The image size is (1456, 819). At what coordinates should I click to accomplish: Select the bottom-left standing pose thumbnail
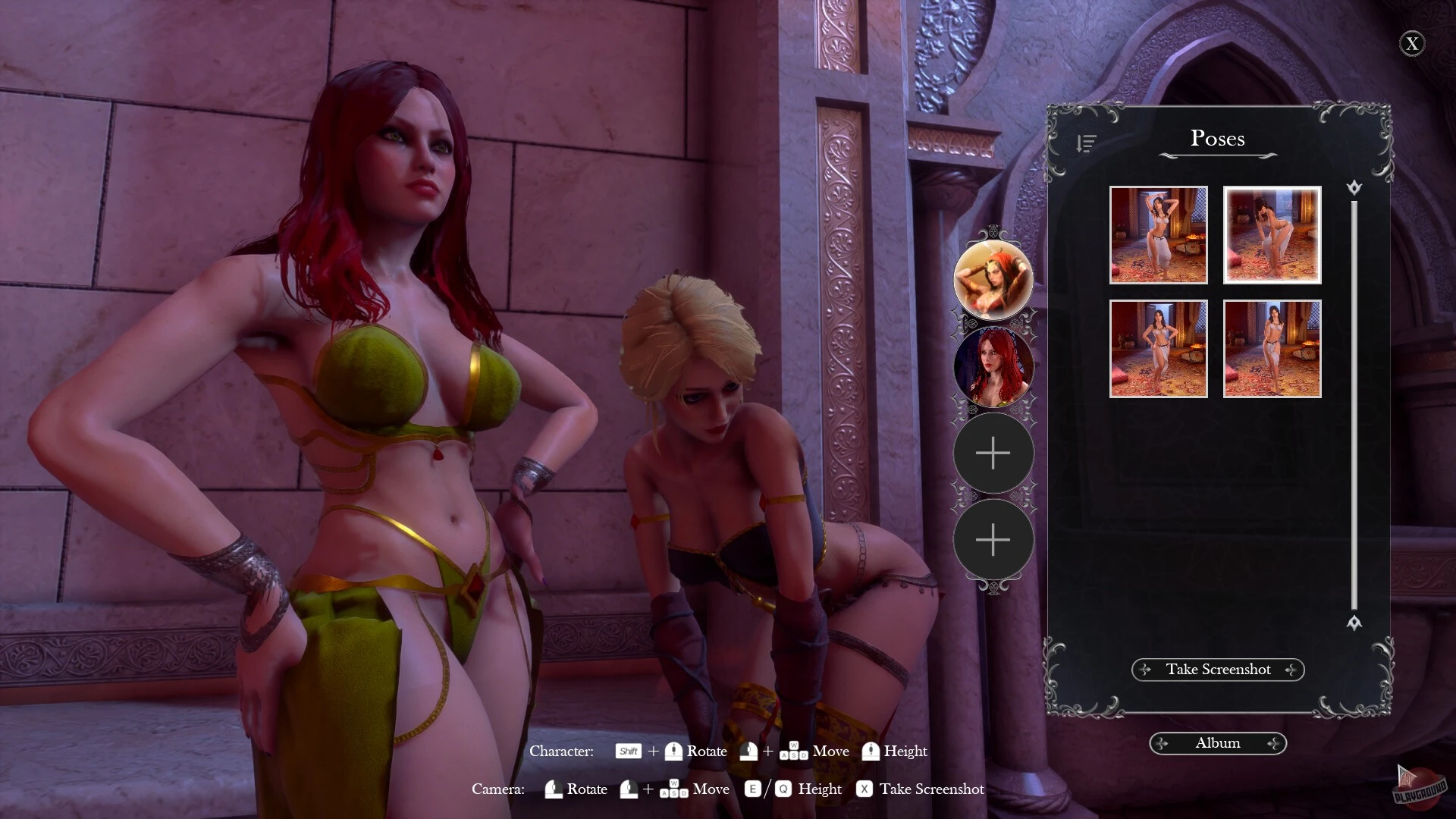pyautogui.click(x=1159, y=347)
